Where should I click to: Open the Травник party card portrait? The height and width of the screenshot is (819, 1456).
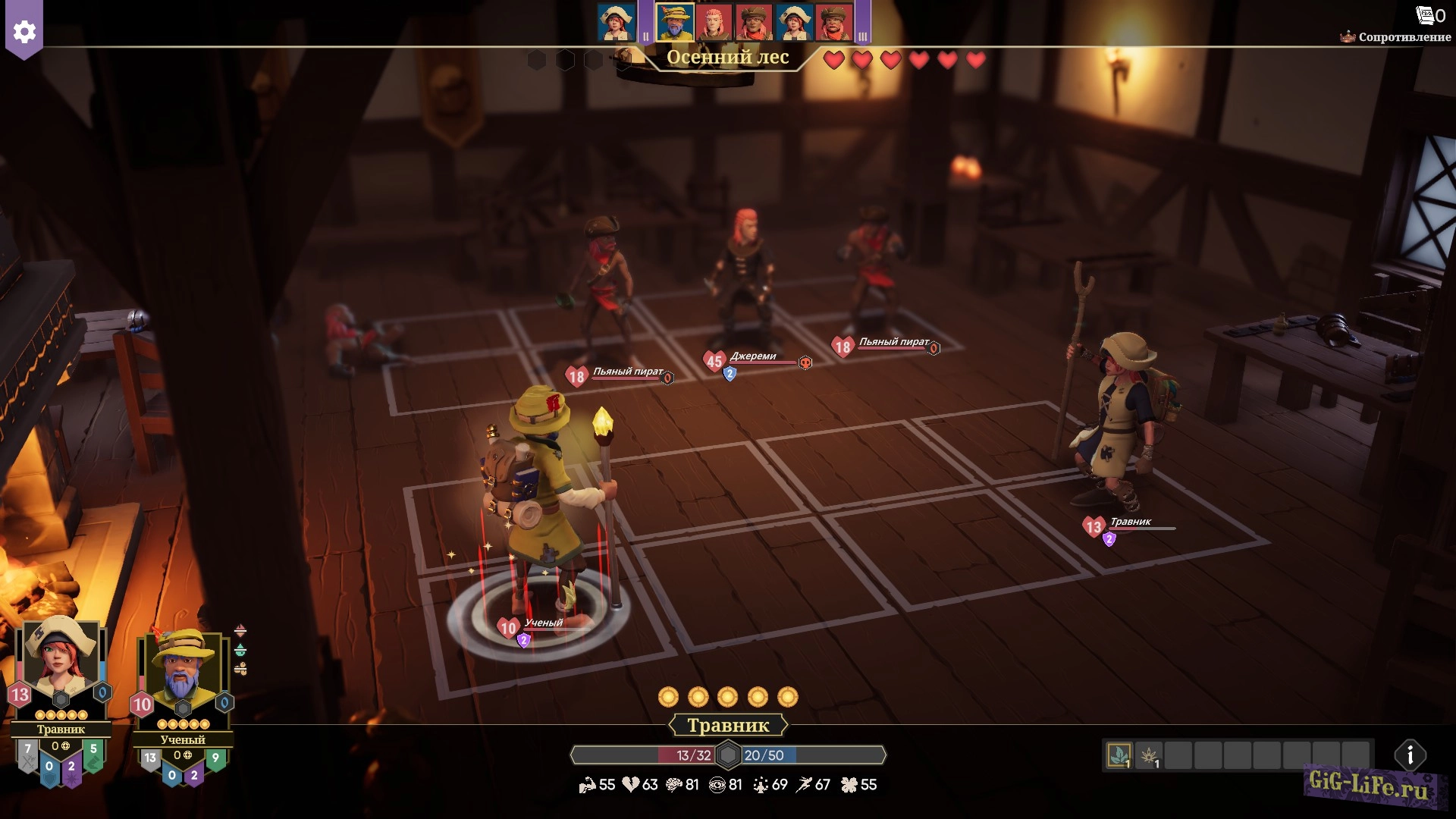(x=60, y=660)
